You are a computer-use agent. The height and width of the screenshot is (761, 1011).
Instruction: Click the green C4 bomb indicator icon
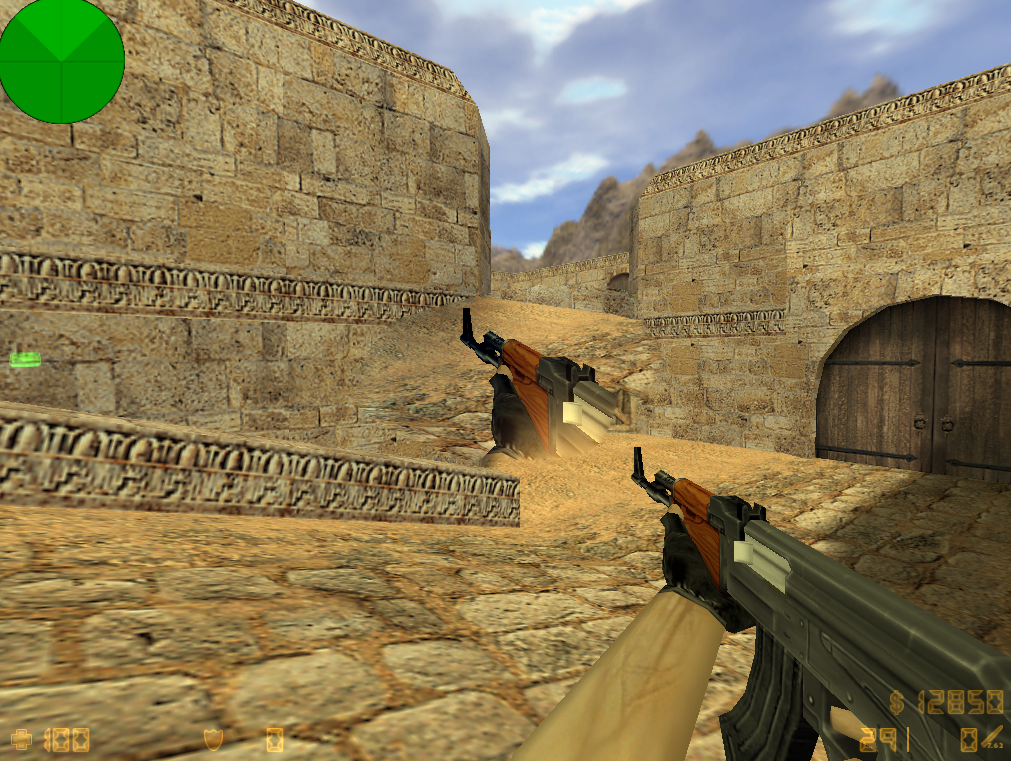tap(25, 360)
